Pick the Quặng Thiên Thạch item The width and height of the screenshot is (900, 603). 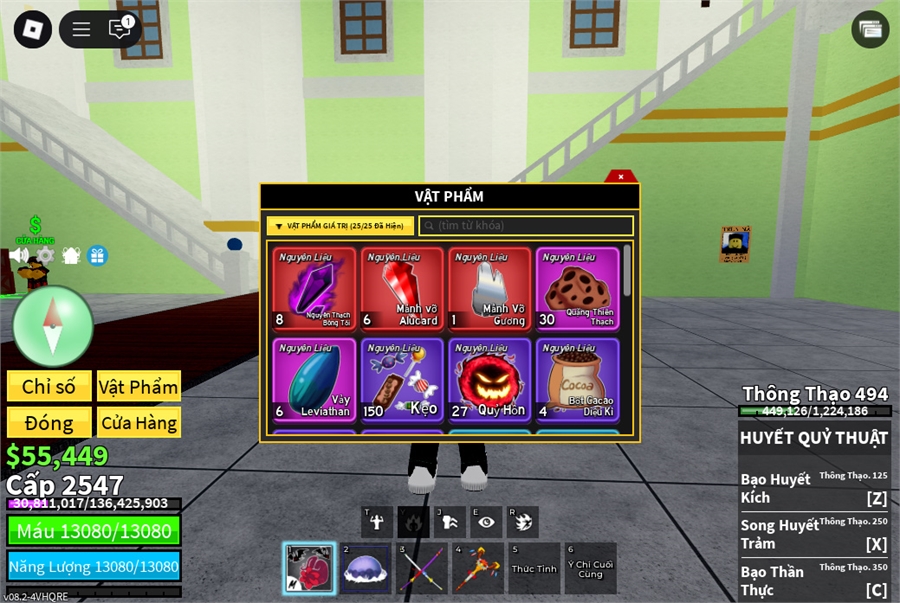pos(577,289)
